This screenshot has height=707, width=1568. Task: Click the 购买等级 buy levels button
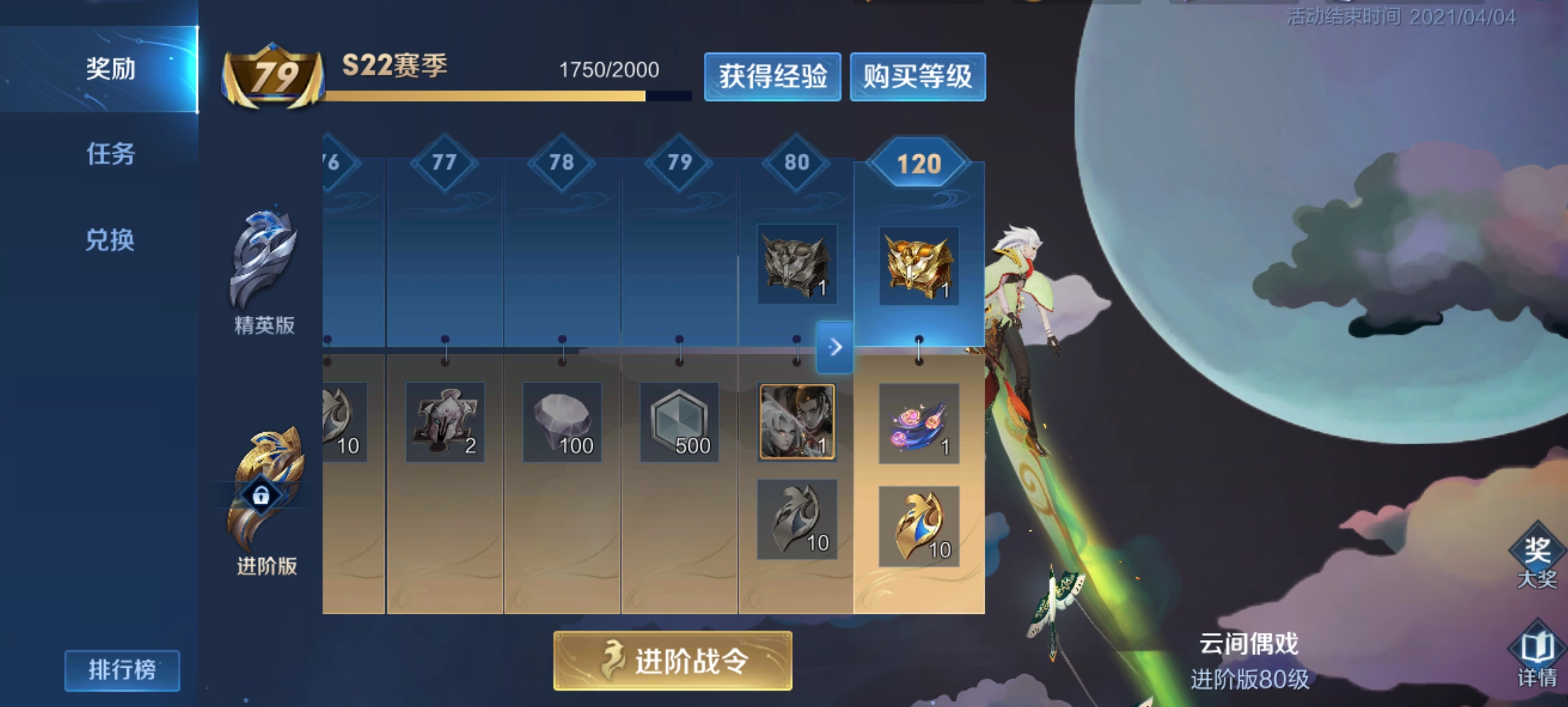pyautogui.click(x=918, y=78)
